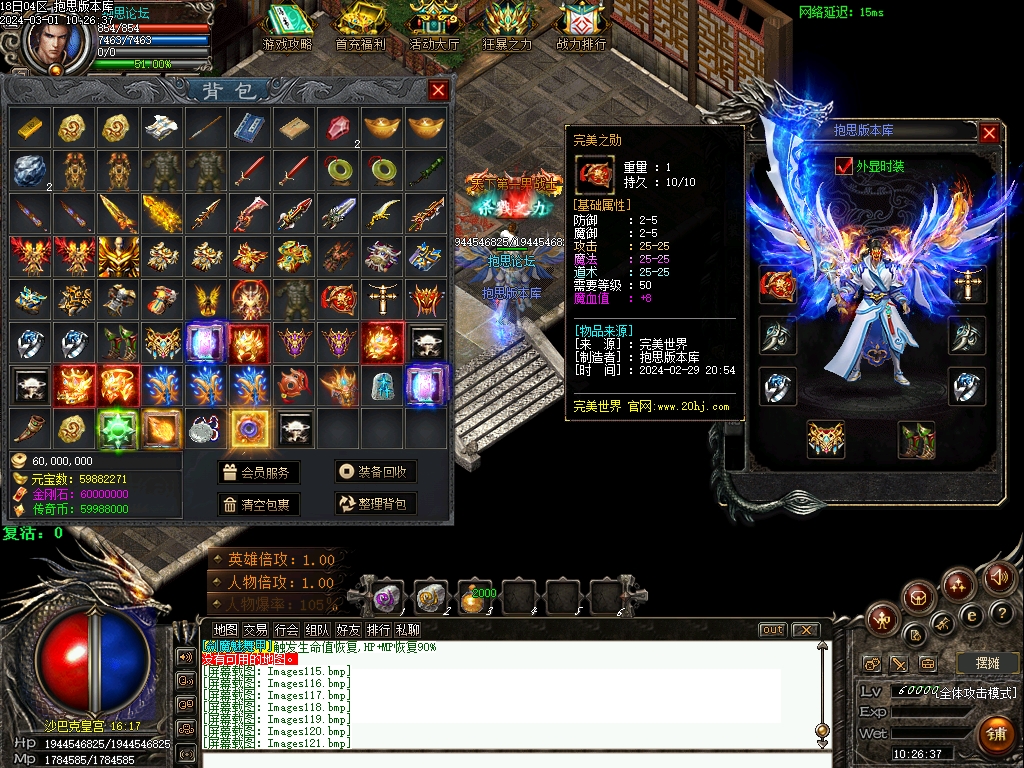Empty the bag with 清空包裹

click(x=258, y=504)
